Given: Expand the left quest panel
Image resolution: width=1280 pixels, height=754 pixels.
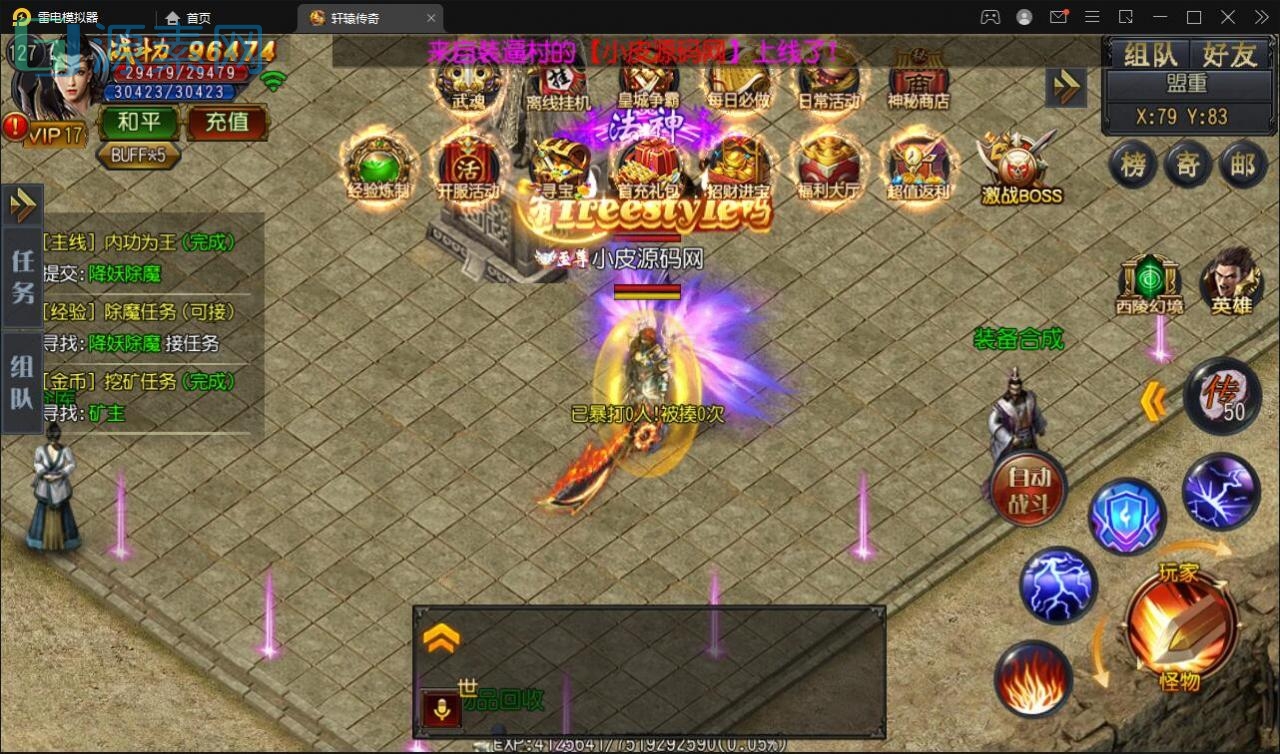Looking at the screenshot, I should 22,205.
